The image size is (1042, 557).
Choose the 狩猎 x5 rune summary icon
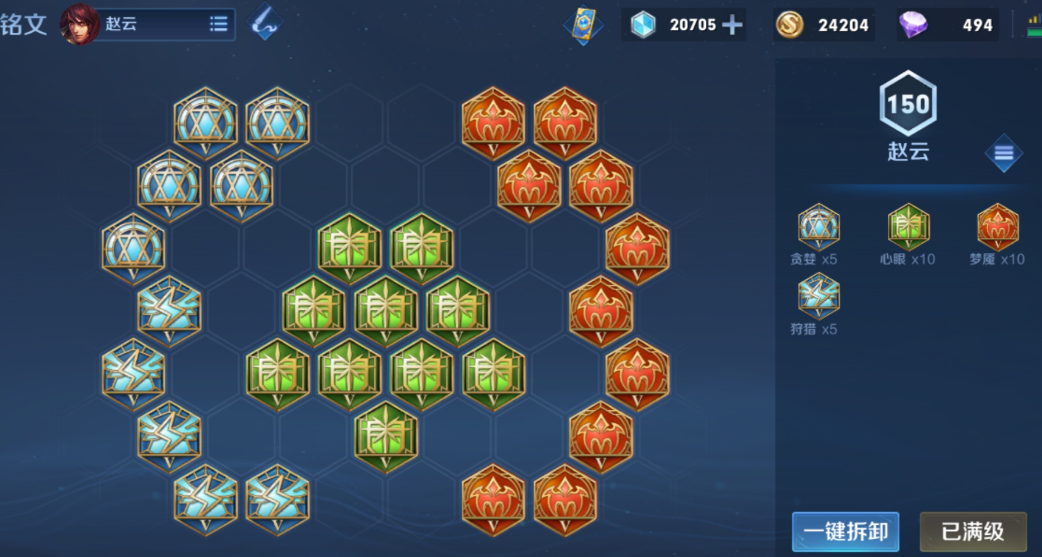click(819, 296)
